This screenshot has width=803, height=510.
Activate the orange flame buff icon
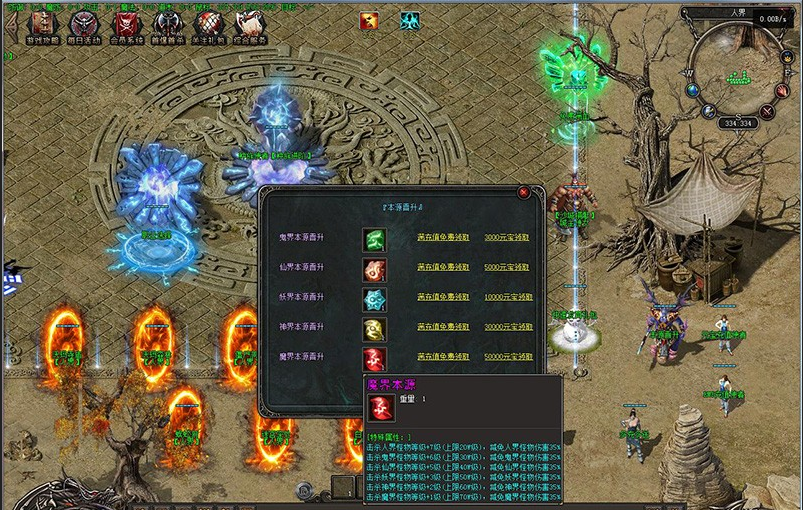368,20
